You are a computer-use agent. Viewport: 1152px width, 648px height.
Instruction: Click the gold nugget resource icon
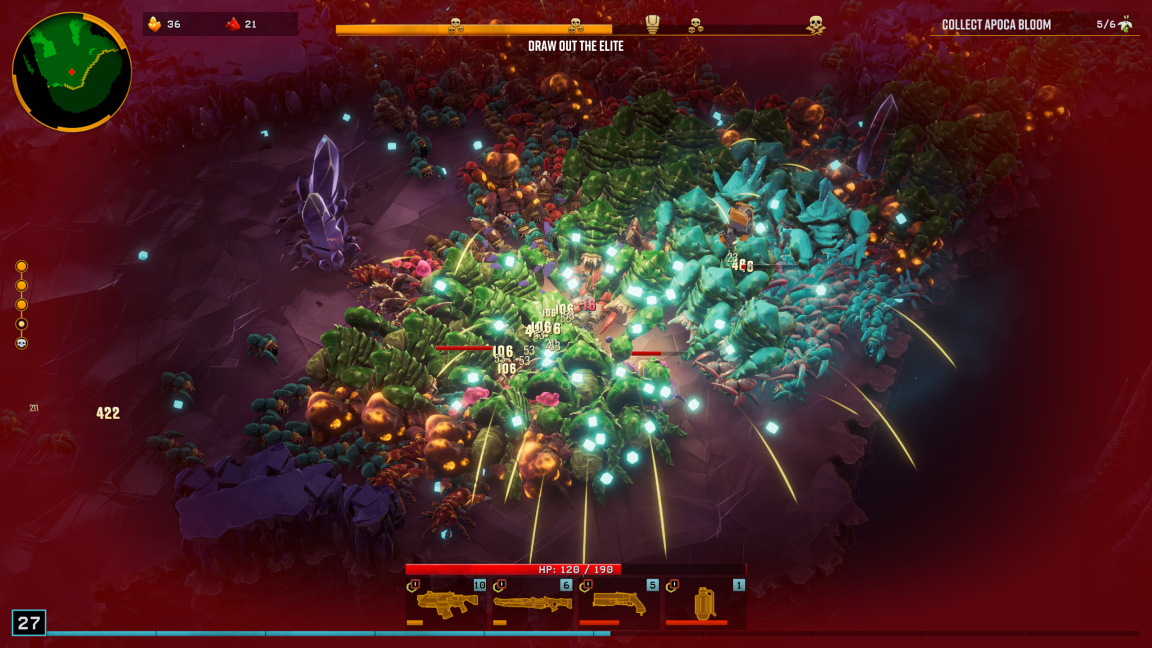pyautogui.click(x=155, y=24)
